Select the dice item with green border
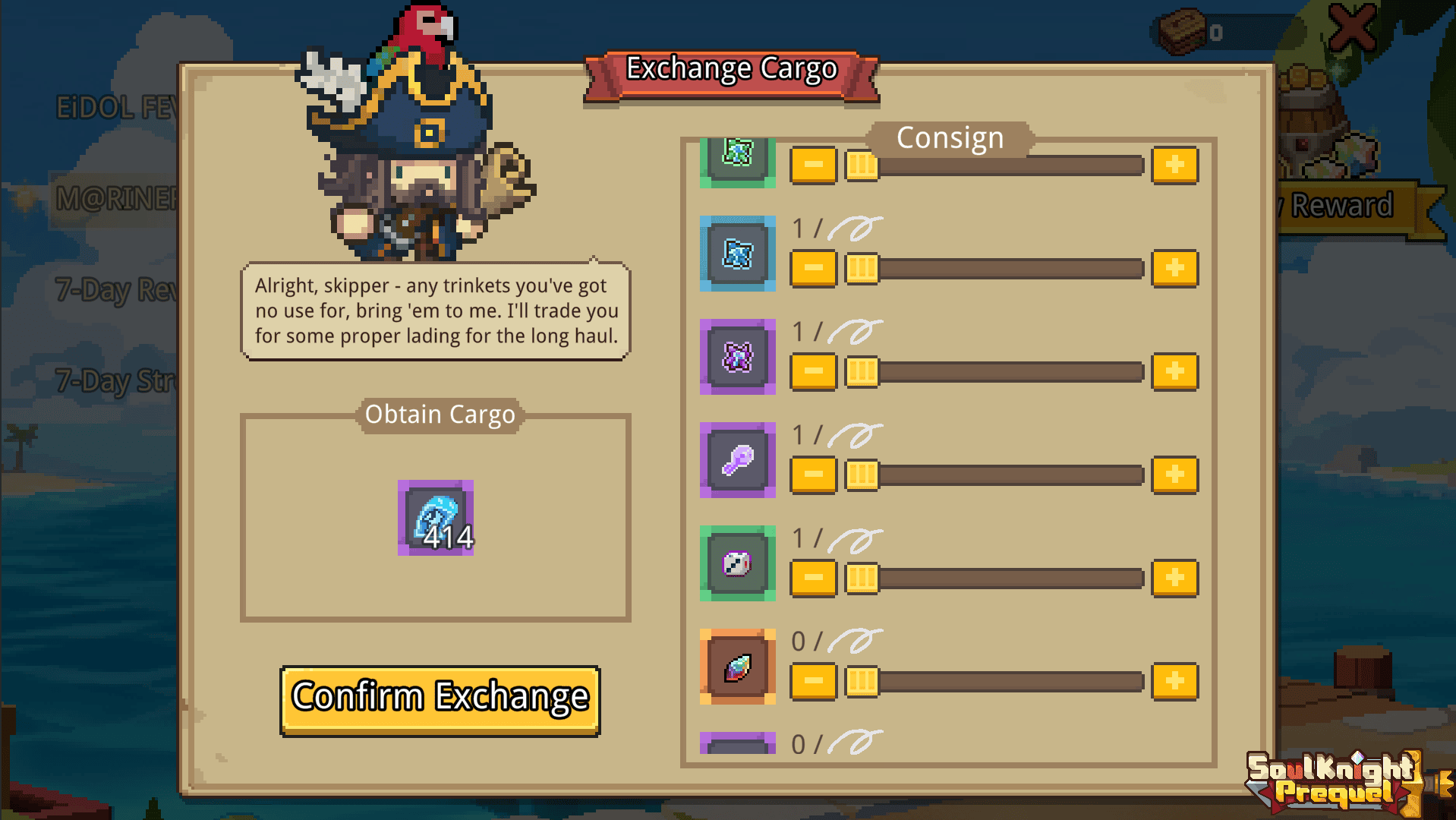Image resolution: width=1456 pixels, height=820 pixels. [736, 565]
